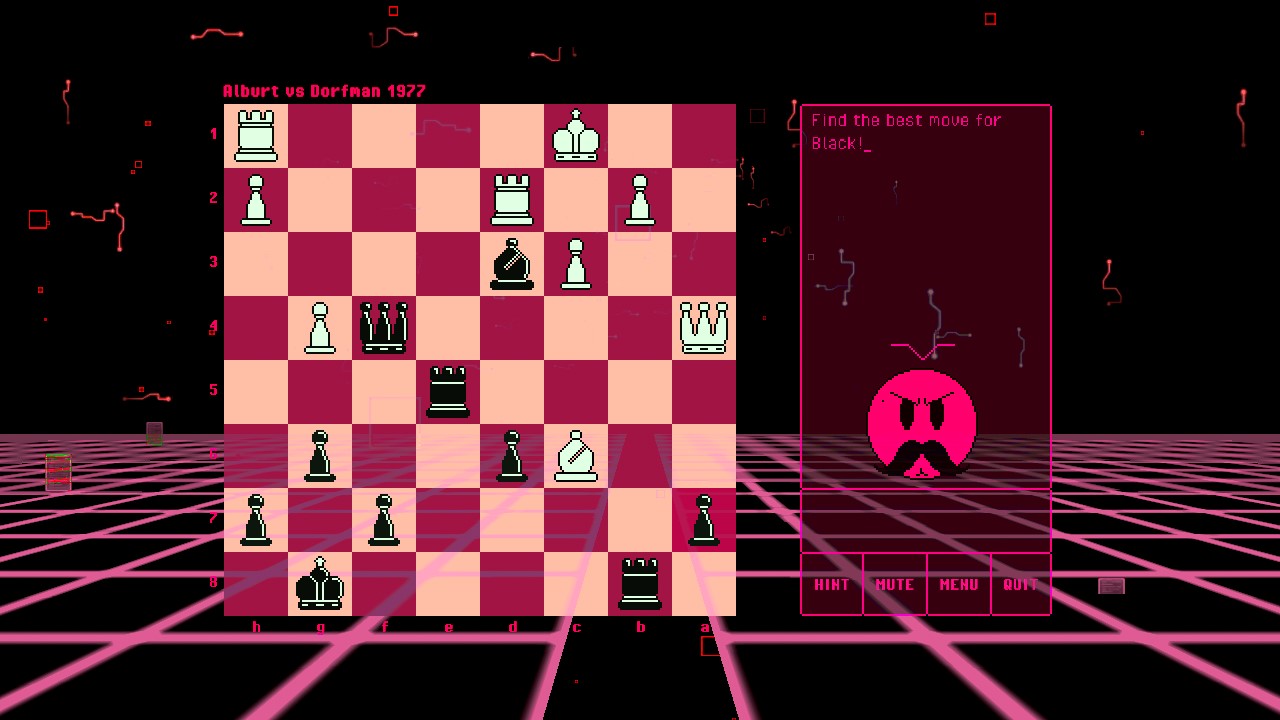Select the white bishop on c6
Viewport: 1280px width, 720px height.
tap(576, 453)
